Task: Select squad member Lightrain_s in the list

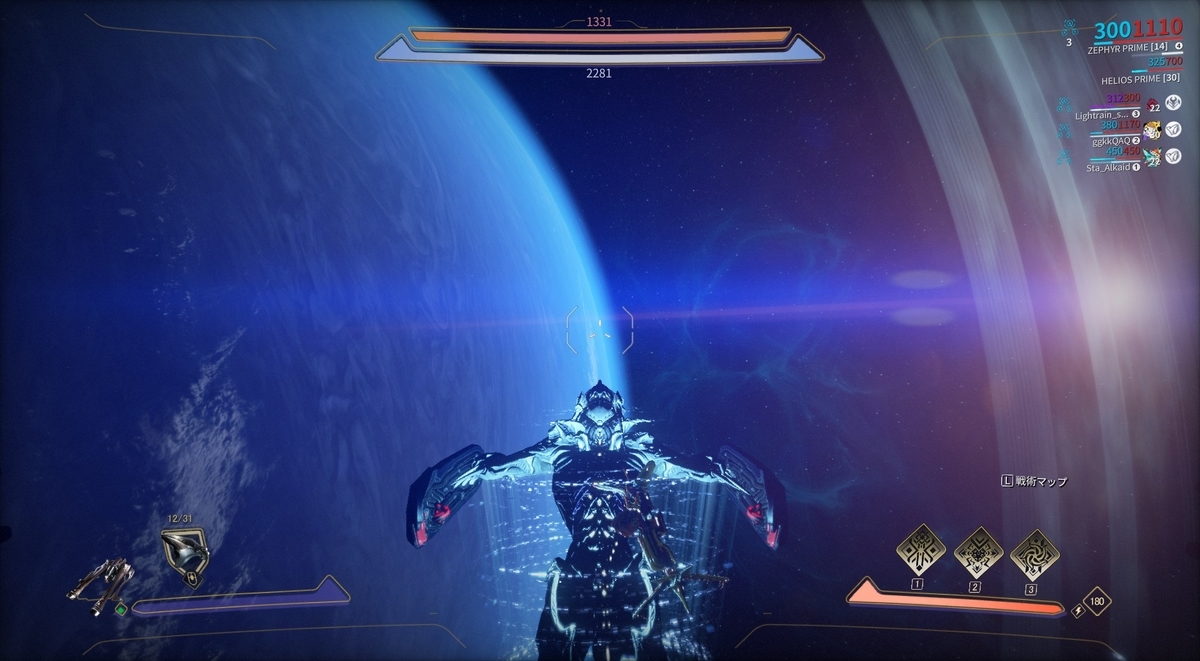Action: pos(1104,115)
